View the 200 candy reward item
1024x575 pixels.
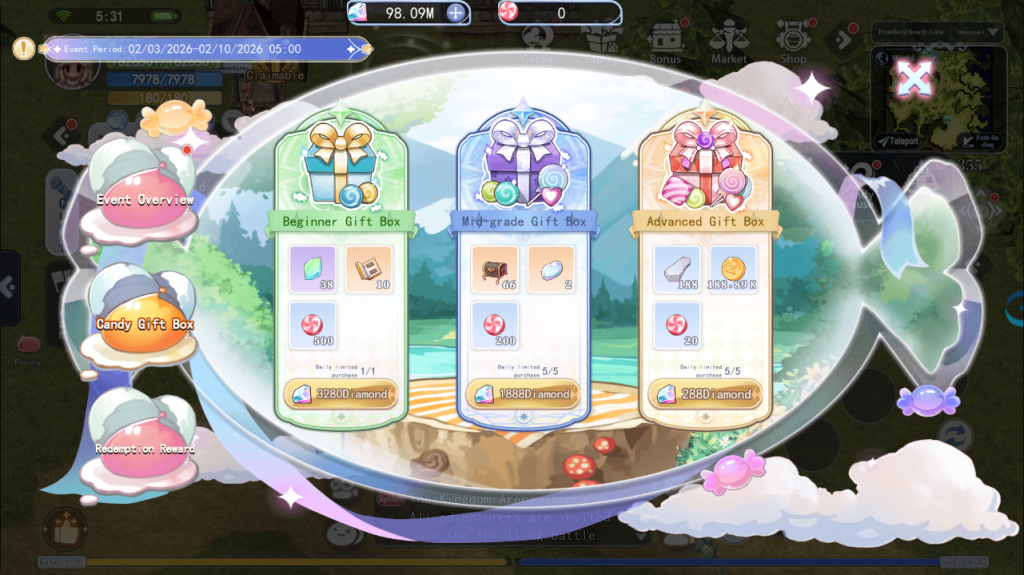[x=494, y=326]
